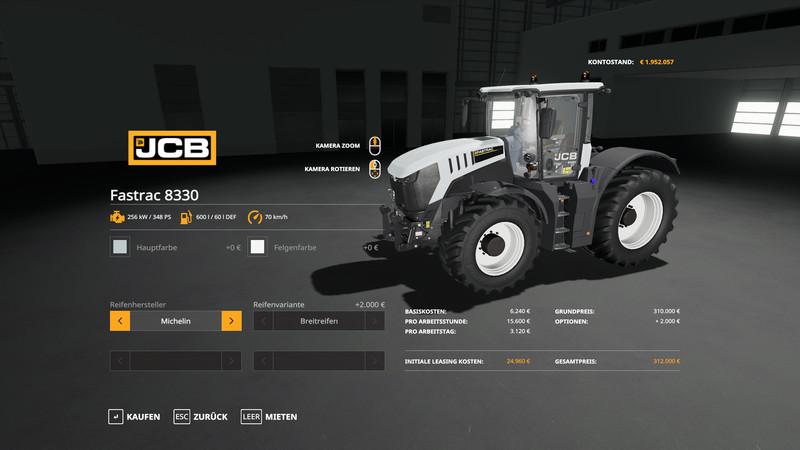Viewport: 800px width, 450px height.
Task: Click the left arrow beside Breitreifen
Action: pyautogui.click(x=264, y=321)
